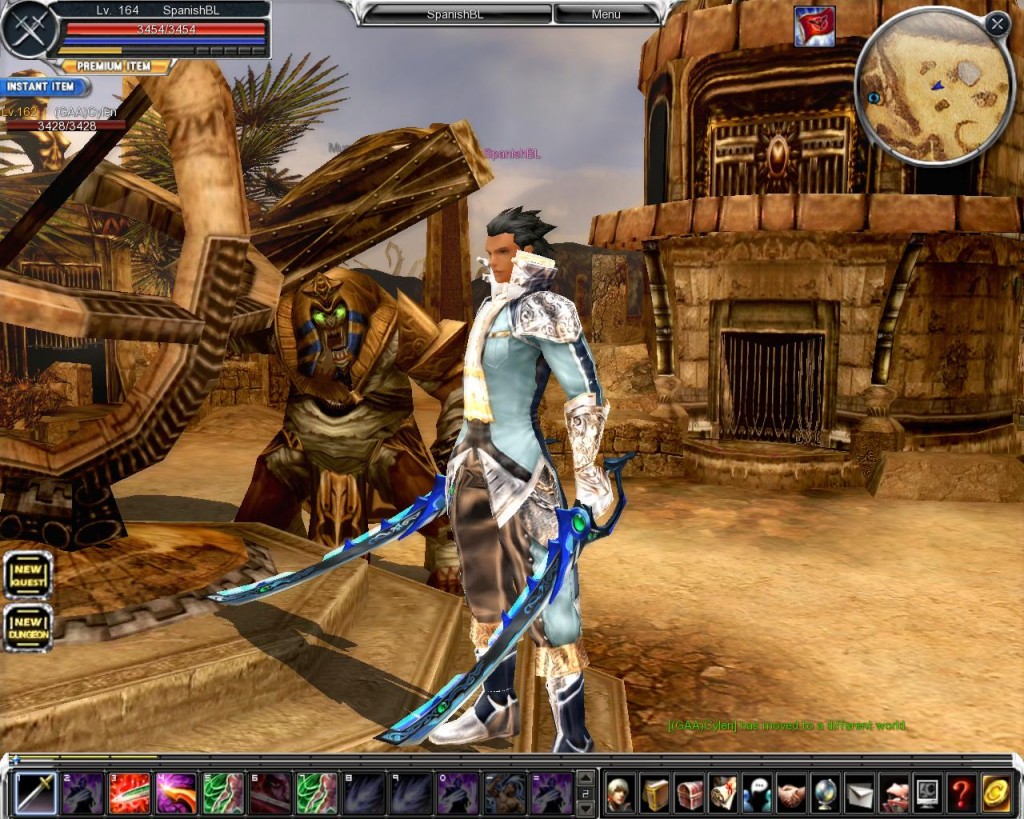This screenshot has width=1024, height=819.
Task: Open the computer monitor options icon
Action: click(927, 793)
